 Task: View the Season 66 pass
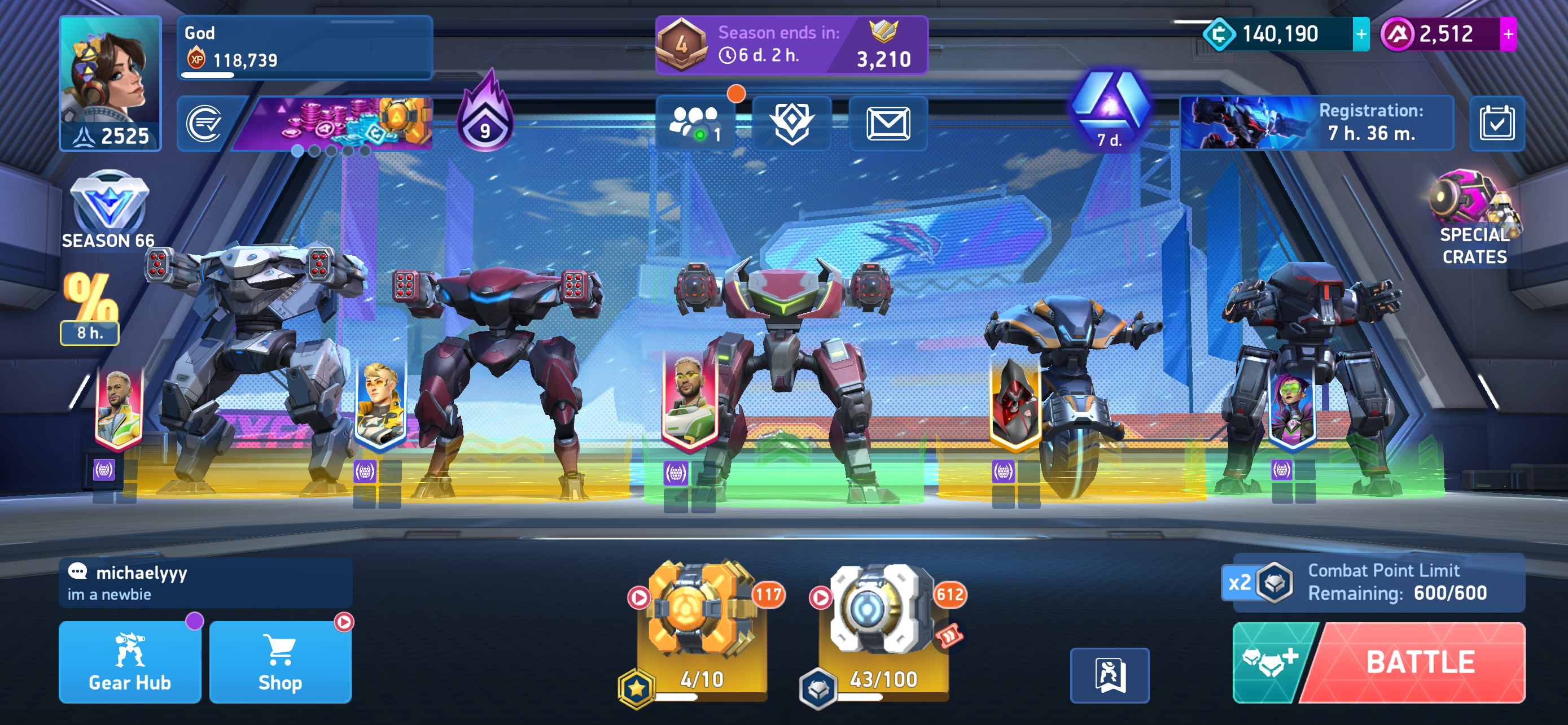pyautogui.click(x=108, y=210)
